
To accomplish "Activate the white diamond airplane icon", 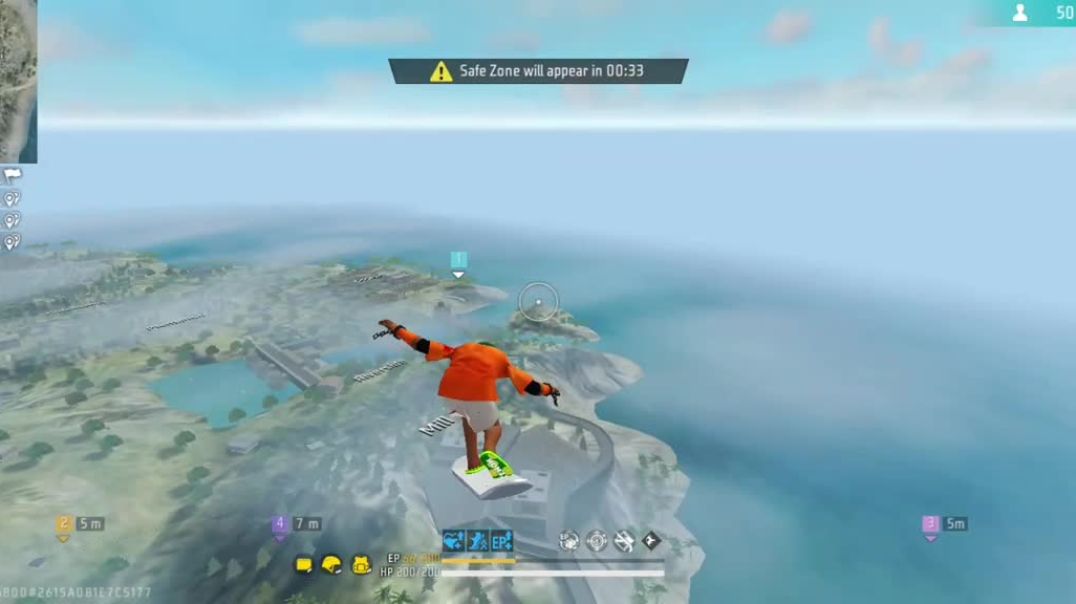I will 651,541.
